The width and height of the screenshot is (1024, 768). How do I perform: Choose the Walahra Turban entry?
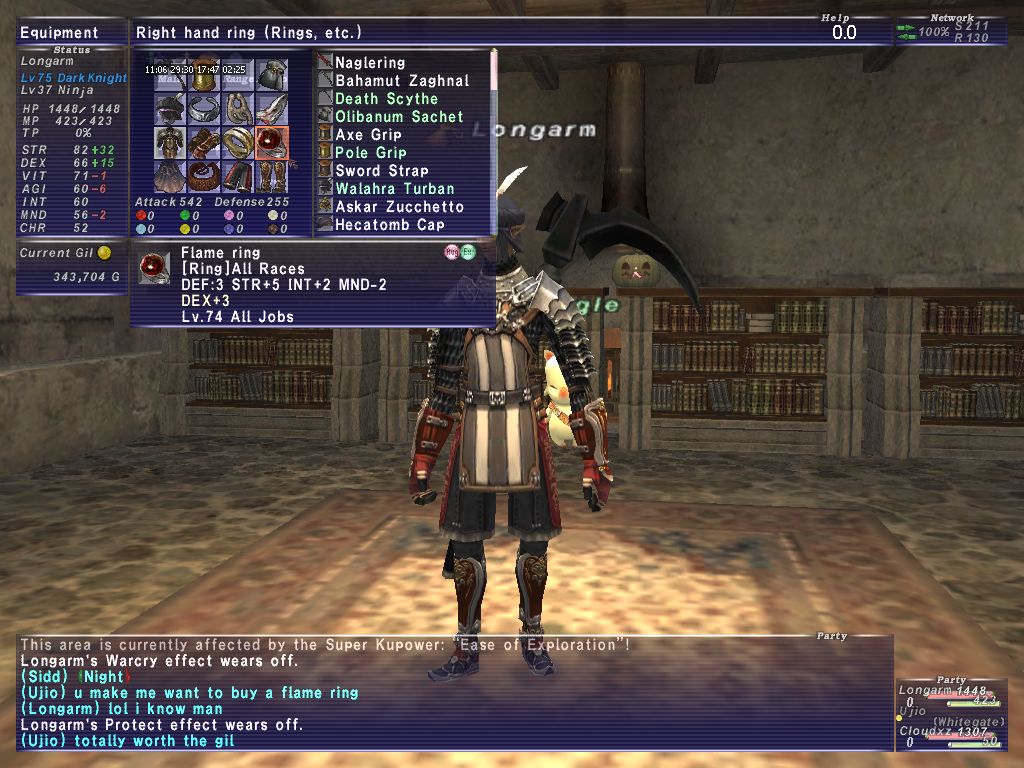pyautogui.click(x=395, y=189)
